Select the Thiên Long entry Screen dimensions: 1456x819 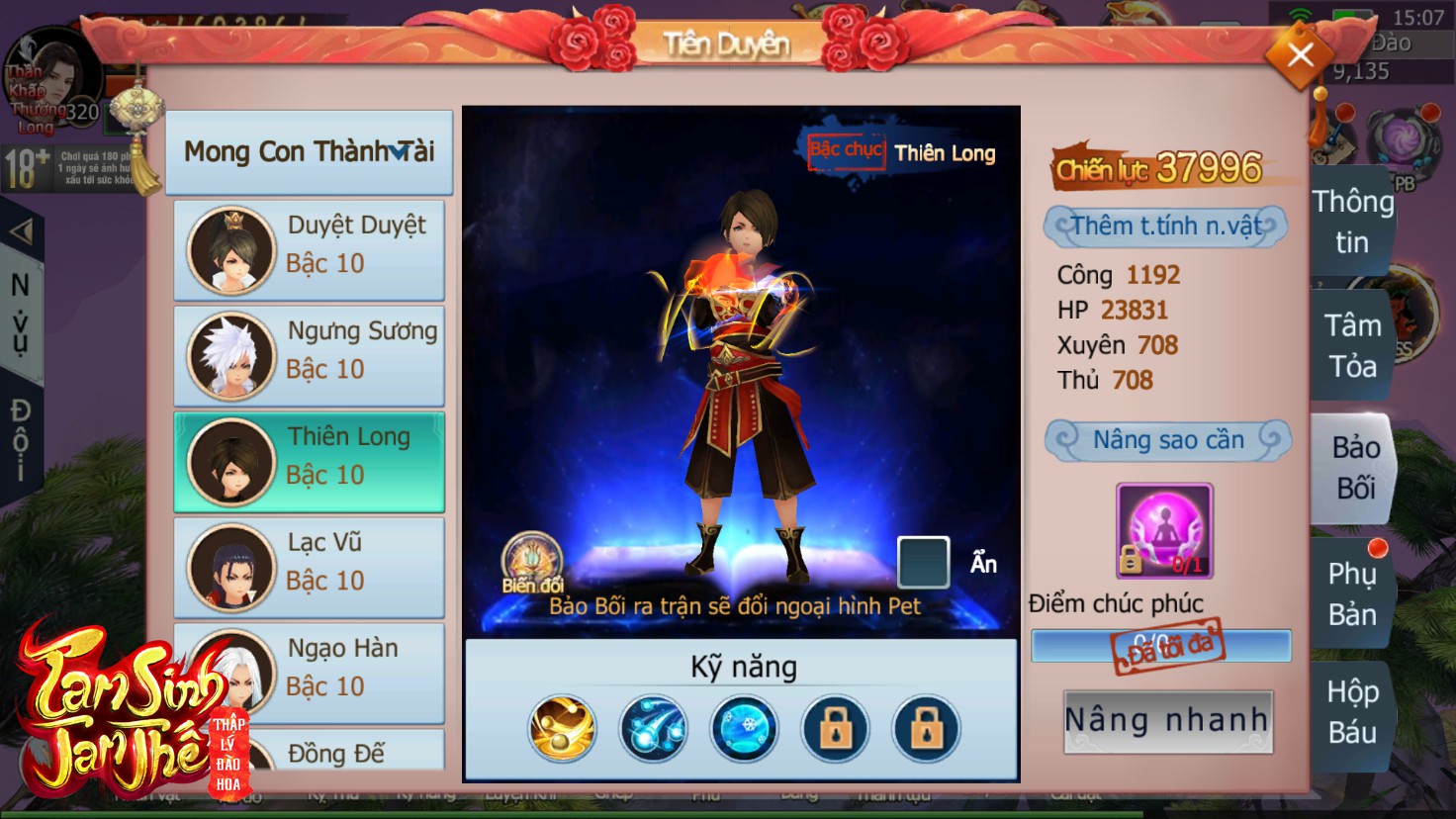pos(309,461)
